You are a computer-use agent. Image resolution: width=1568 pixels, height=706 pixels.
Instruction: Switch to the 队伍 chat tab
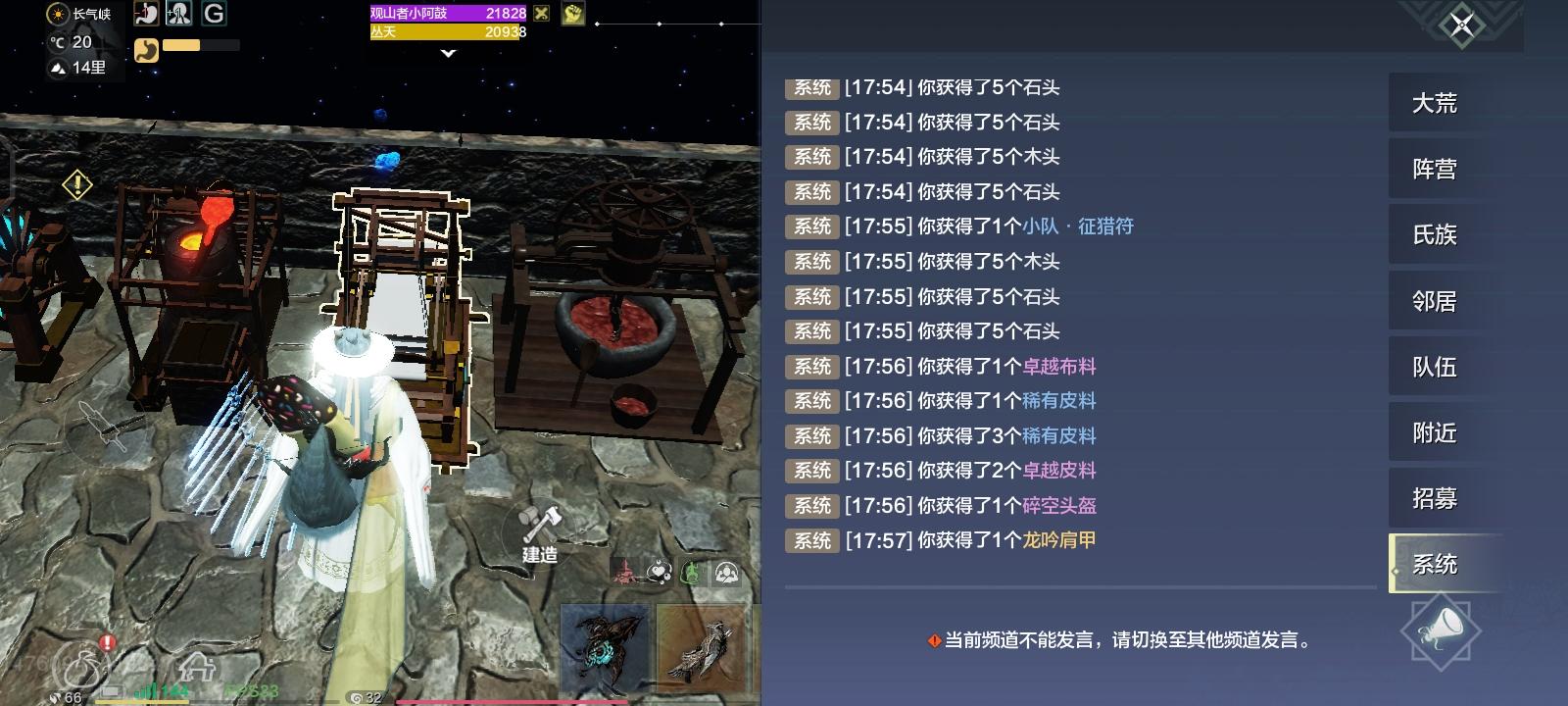point(1437,366)
